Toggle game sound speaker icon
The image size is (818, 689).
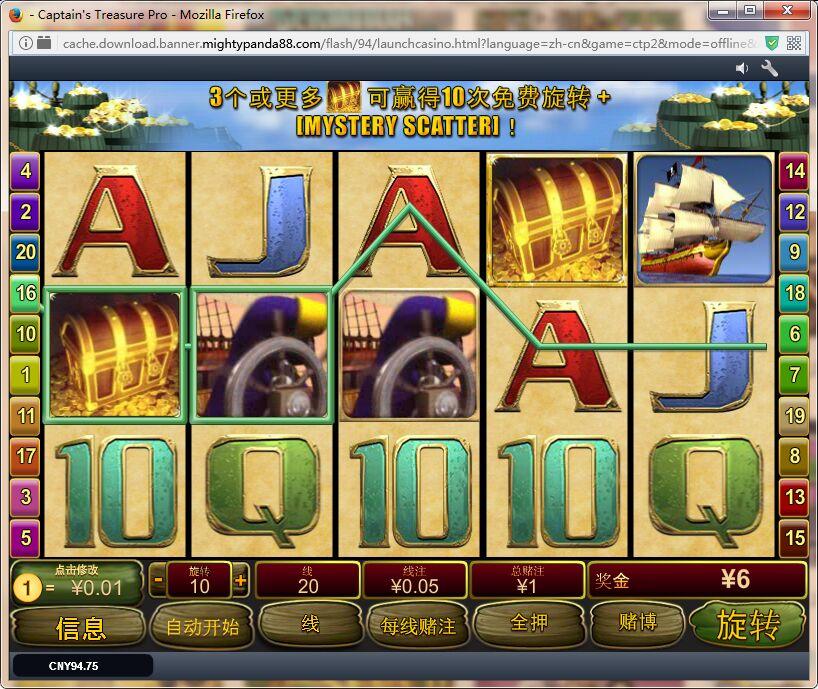pyautogui.click(x=742, y=68)
